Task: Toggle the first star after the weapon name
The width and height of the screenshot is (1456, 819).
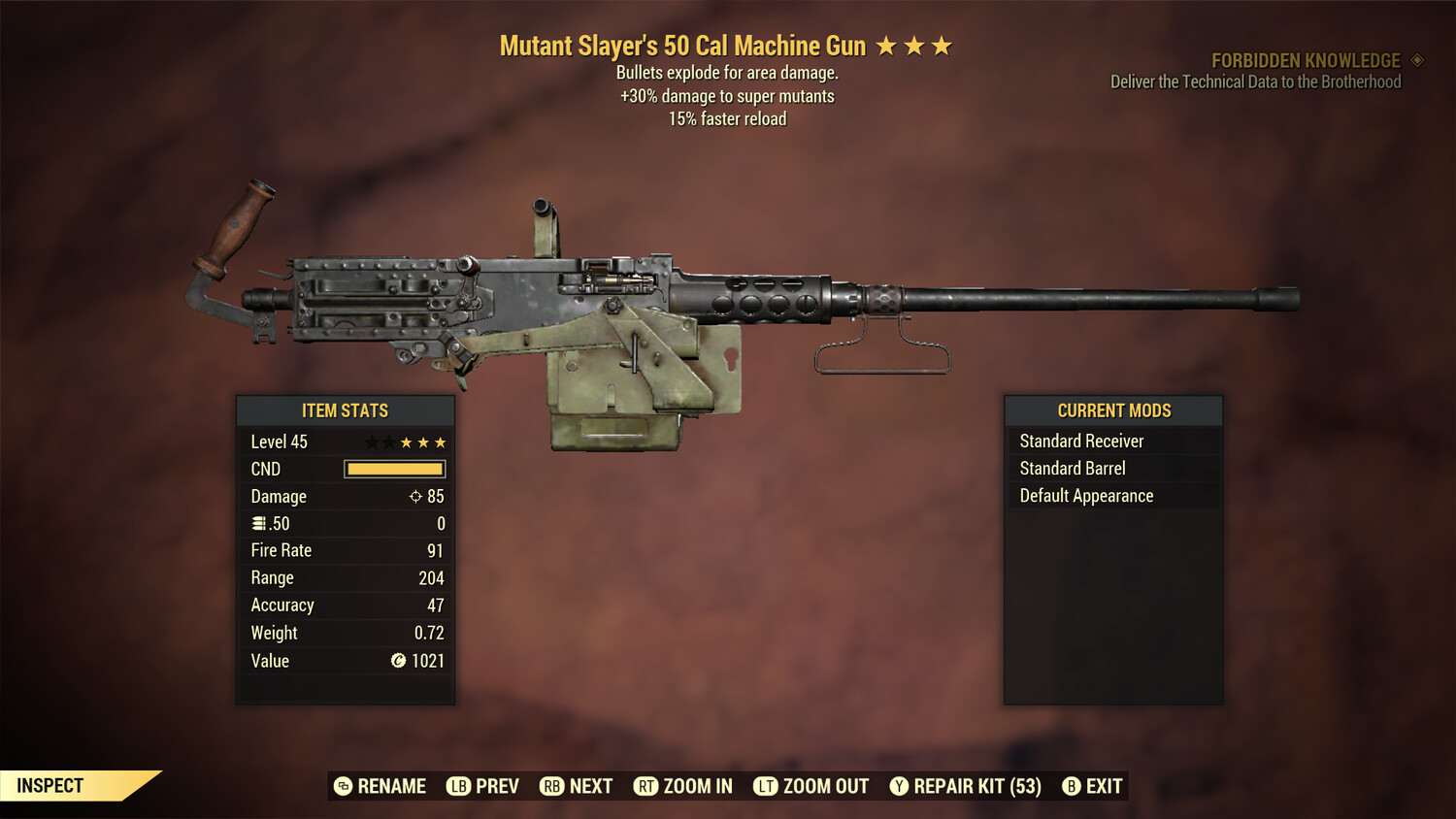Action: (886, 45)
